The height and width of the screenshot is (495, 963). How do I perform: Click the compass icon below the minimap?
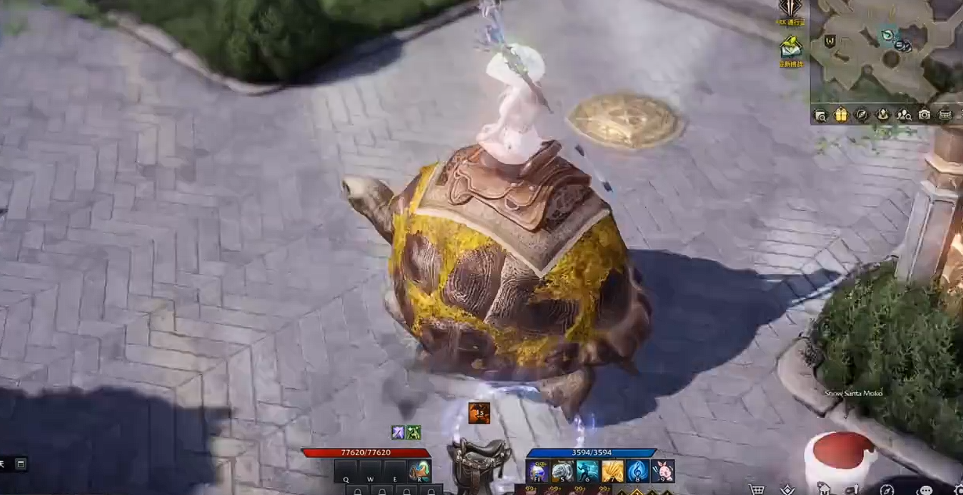coord(861,115)
